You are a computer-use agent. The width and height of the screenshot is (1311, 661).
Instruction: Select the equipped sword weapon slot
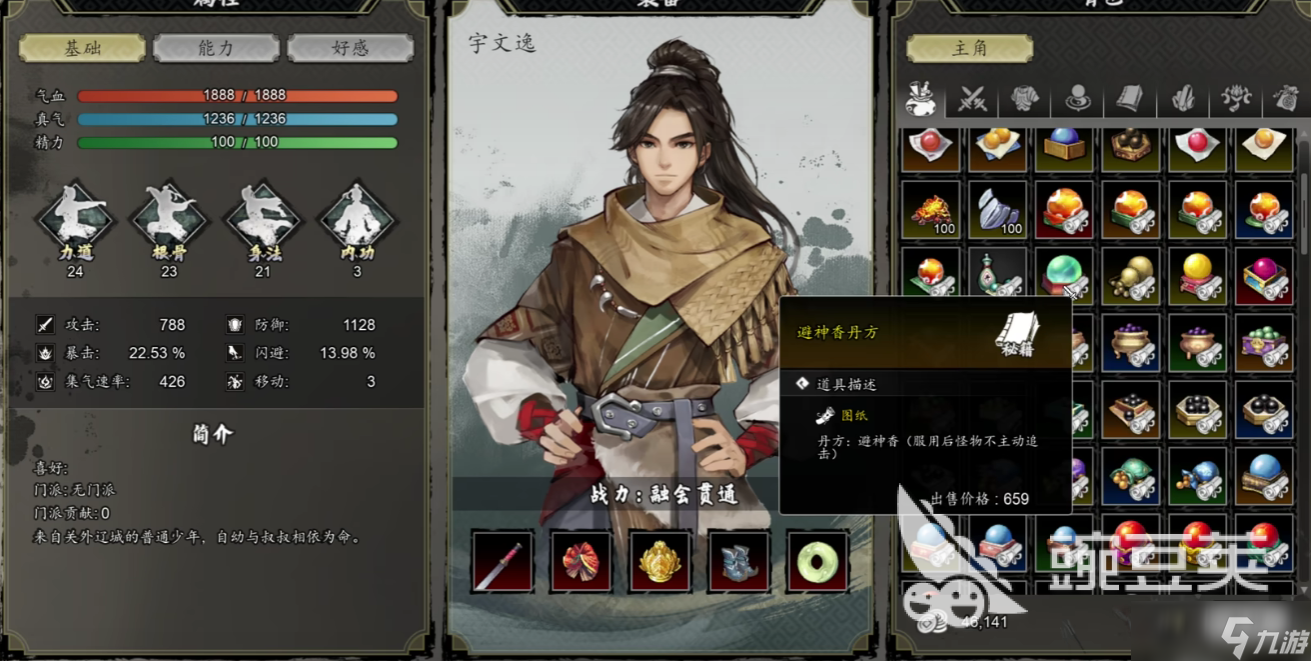click(x=502, y=561)
